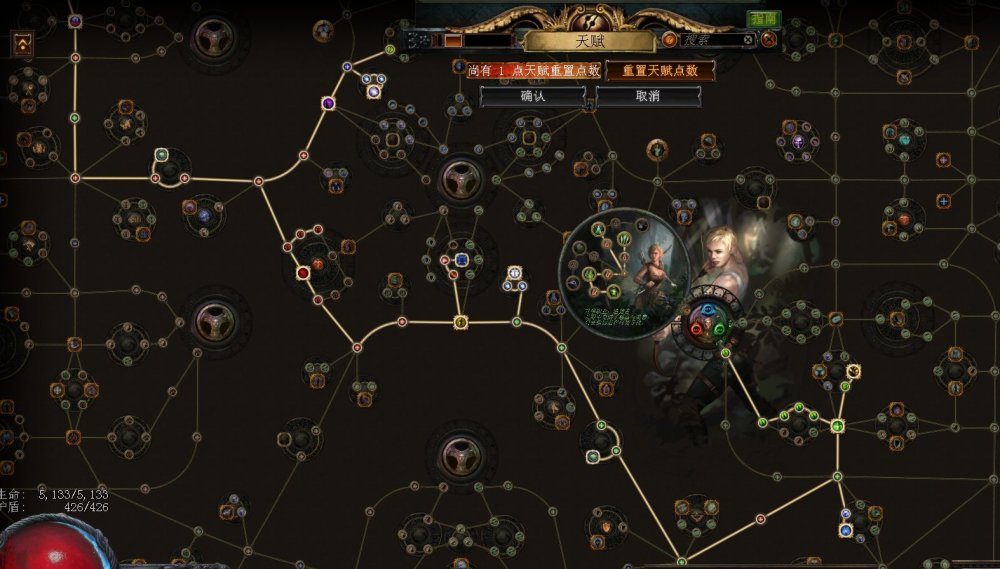
Task: Choose the blue gem node above the path
Action: point(462,260)
